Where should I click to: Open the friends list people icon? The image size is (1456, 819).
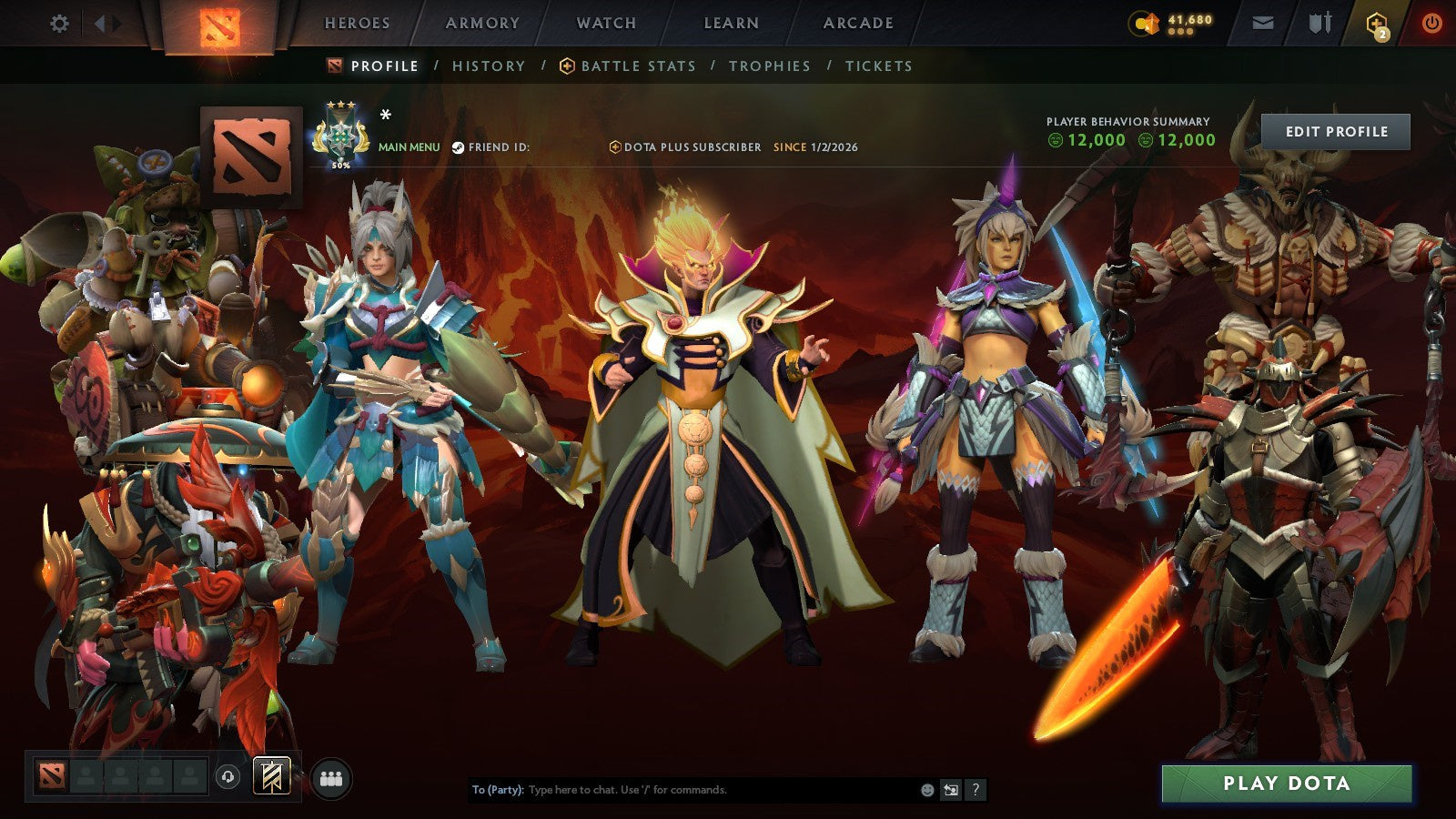click(x=333, y=775)
